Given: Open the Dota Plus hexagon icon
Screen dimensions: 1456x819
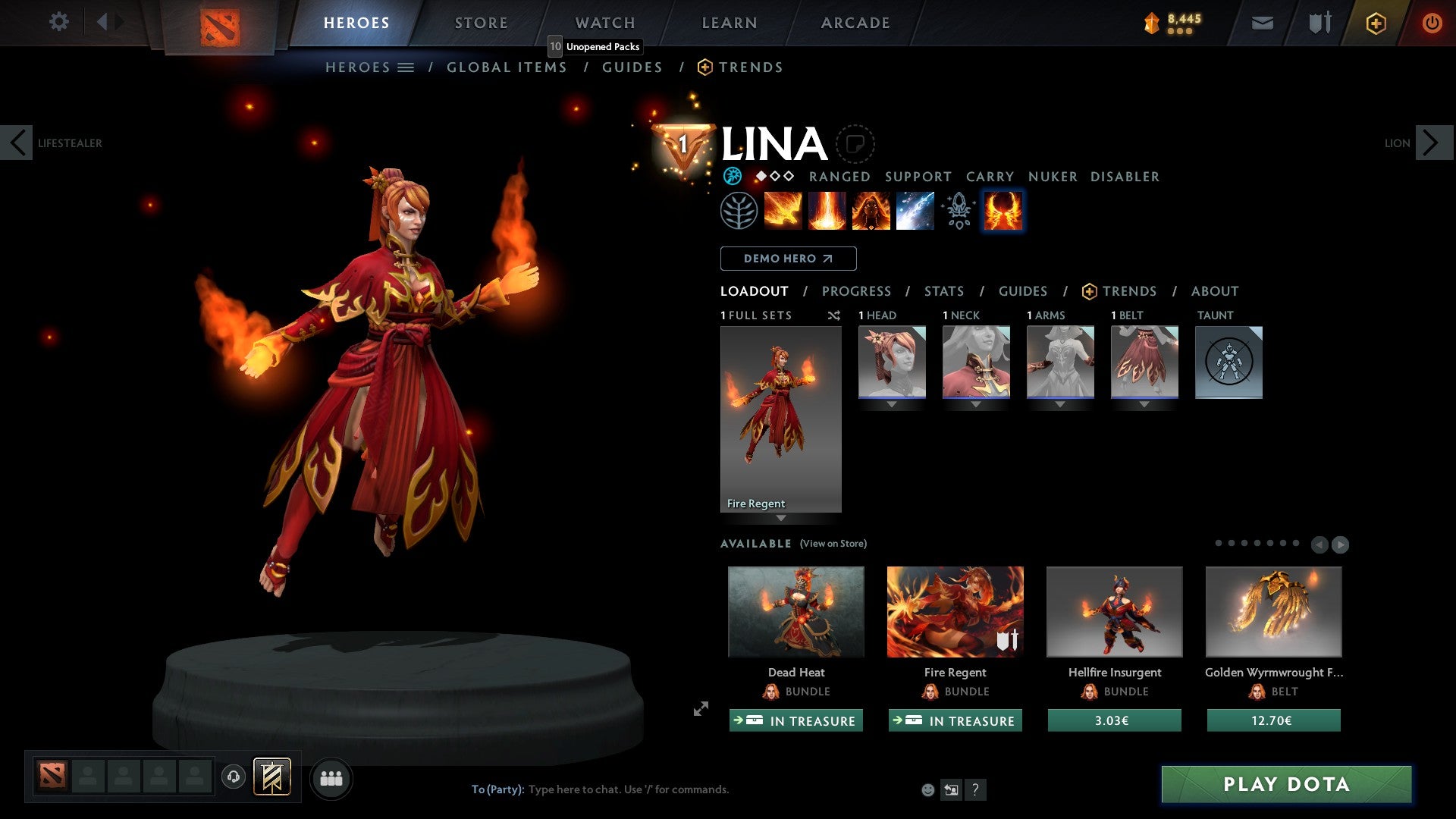Looking at the screenshot, I should pyautogui.click(x=1375, y=23).
